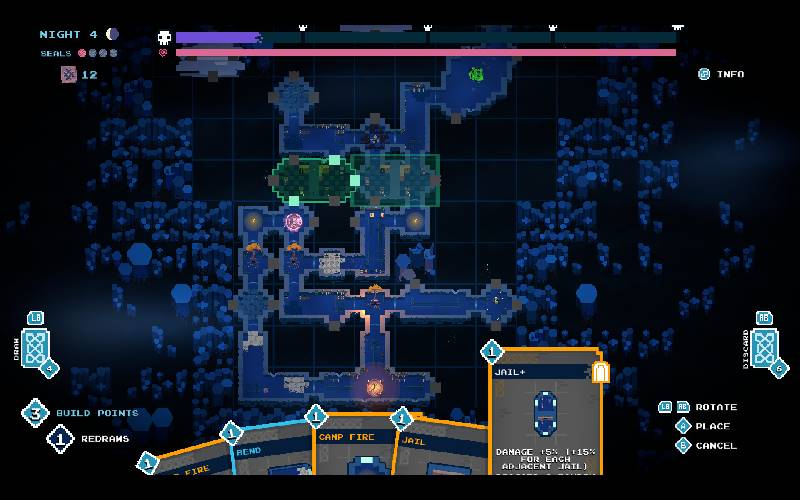Open the discard pile deck
Image resolution: width=800 pixels, height=500 pixels.
pyautogui.click(x=764, y=347)
